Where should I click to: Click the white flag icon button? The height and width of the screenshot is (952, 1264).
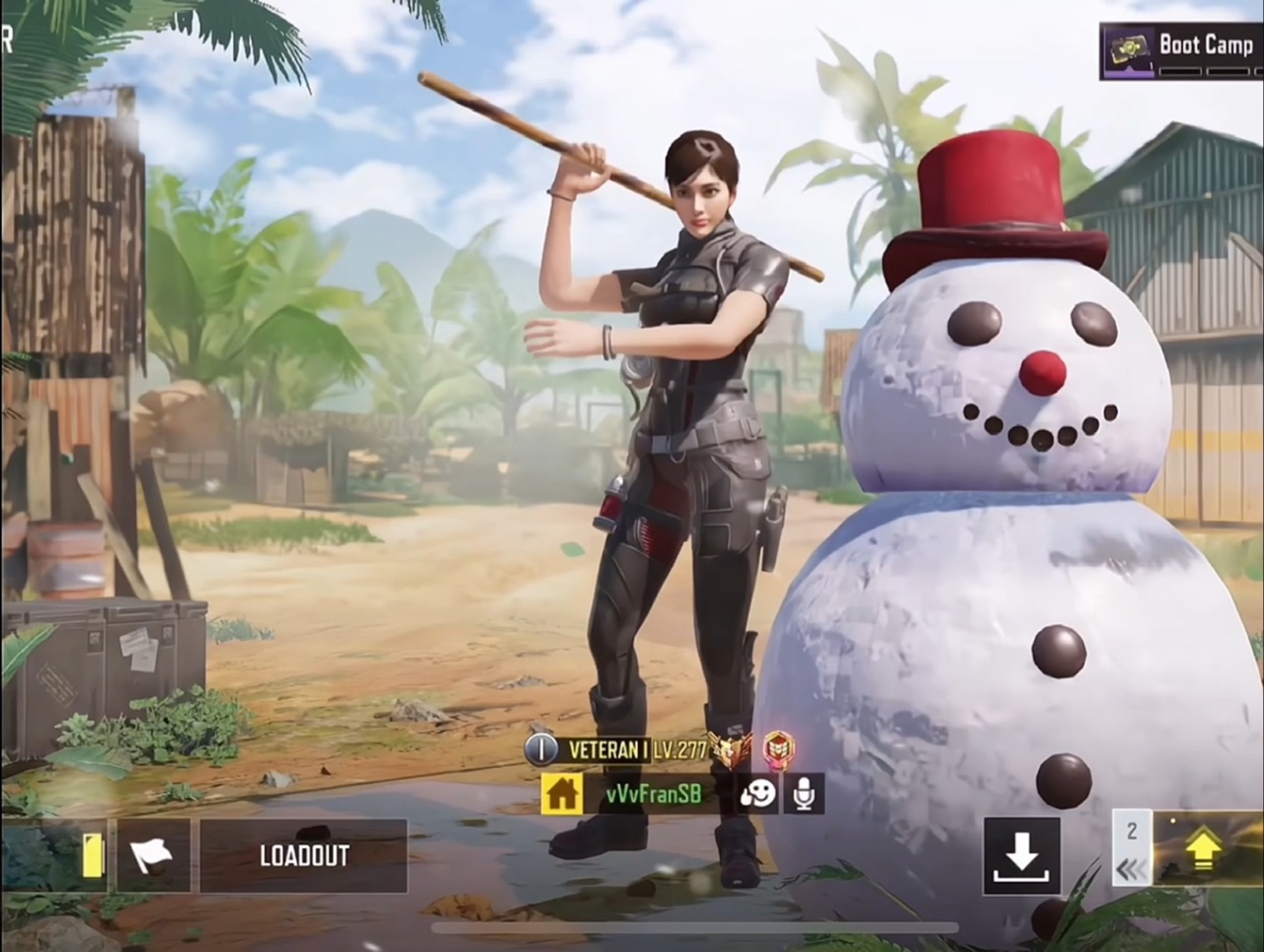click(153, 855)
